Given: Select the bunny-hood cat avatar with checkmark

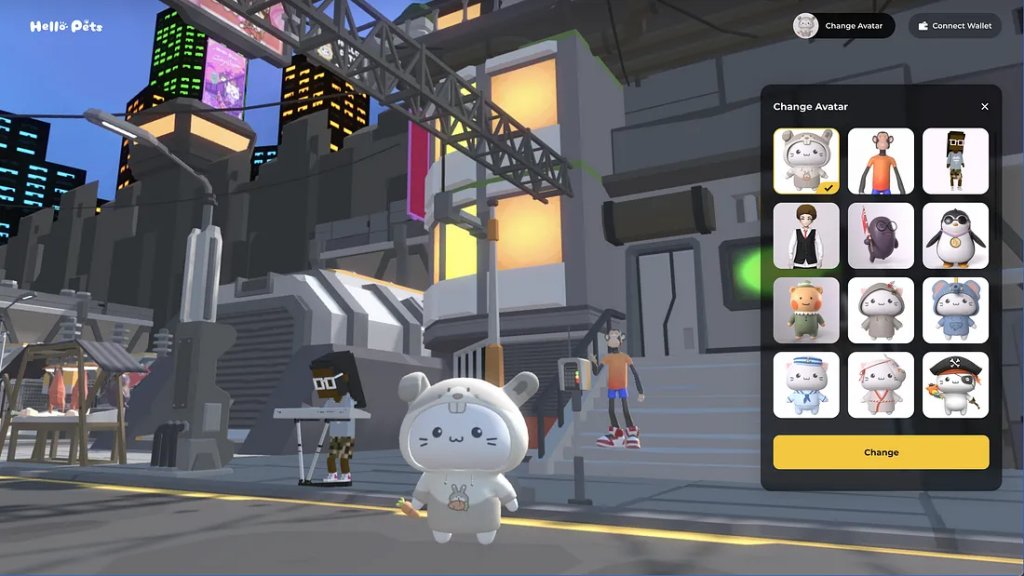Looking at the screenshot, I should (x=806, y=161).
